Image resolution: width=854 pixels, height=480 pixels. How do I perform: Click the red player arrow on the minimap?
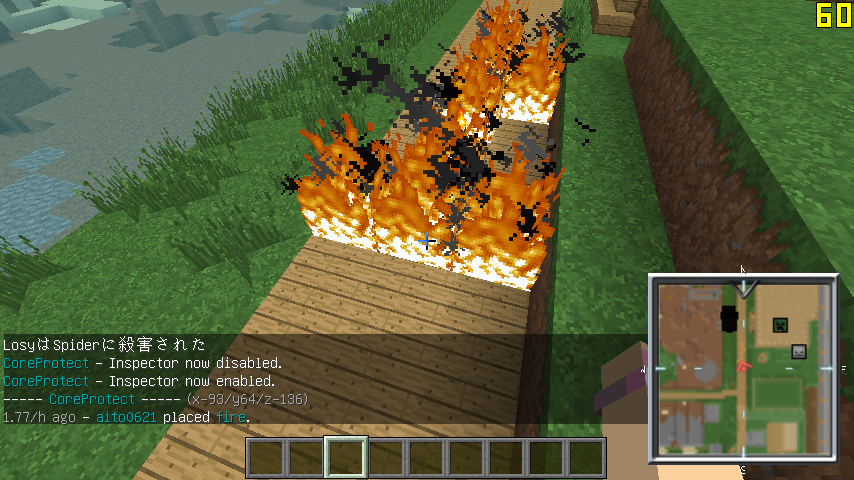[x=743, y=367]
